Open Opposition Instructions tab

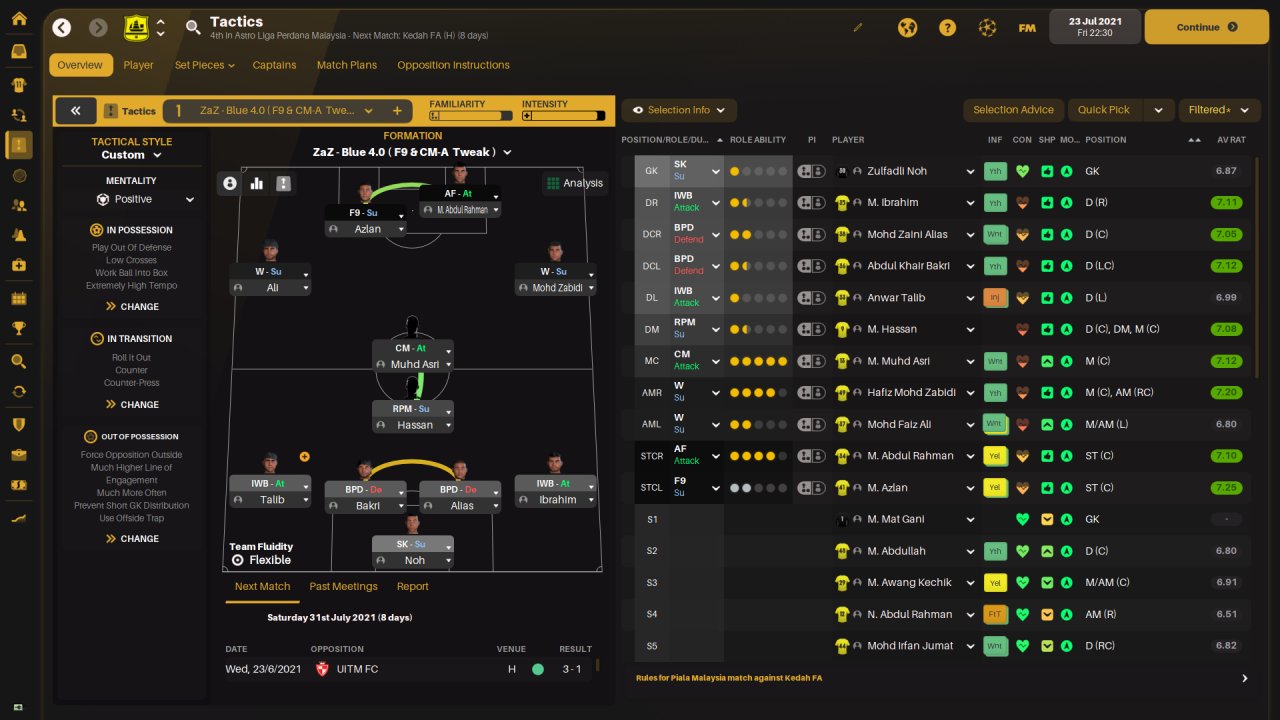[x=453, y=65]
